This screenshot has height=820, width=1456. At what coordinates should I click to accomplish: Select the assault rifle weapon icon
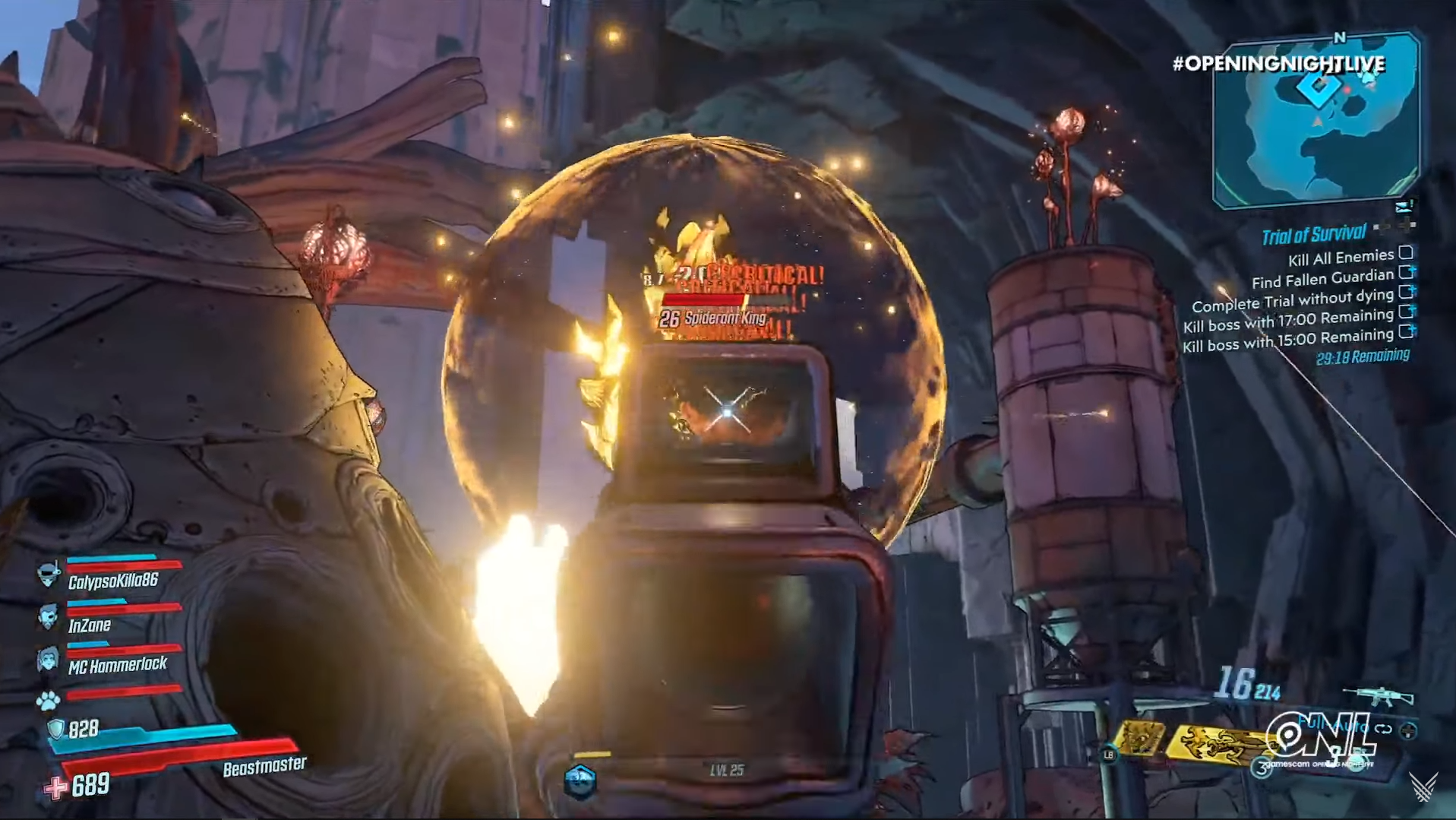[1382, 695]
